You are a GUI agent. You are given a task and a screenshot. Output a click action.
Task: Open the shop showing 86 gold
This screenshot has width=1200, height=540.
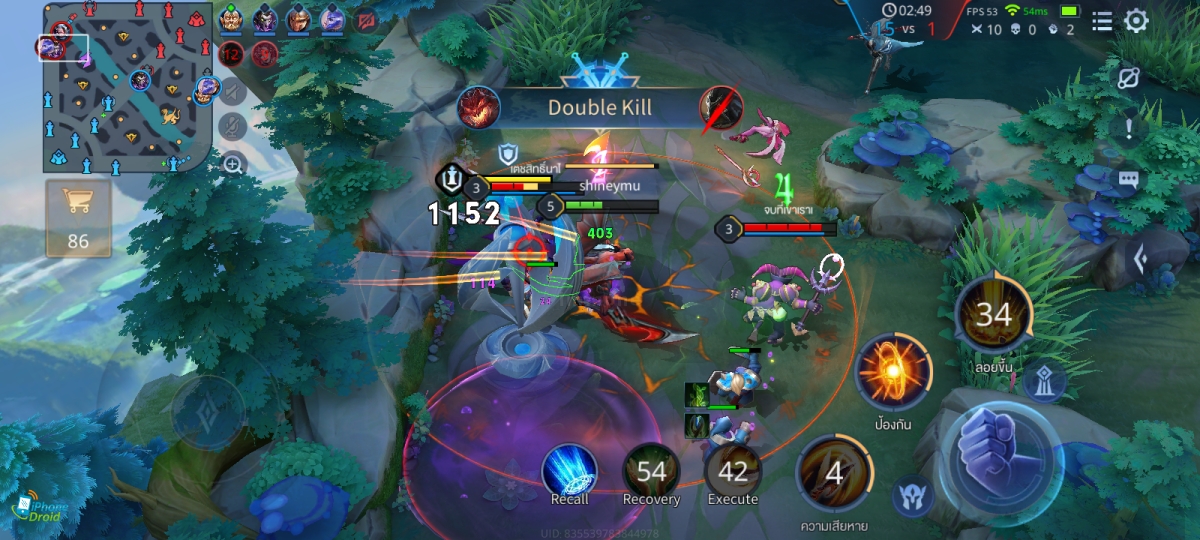[78, 217]
